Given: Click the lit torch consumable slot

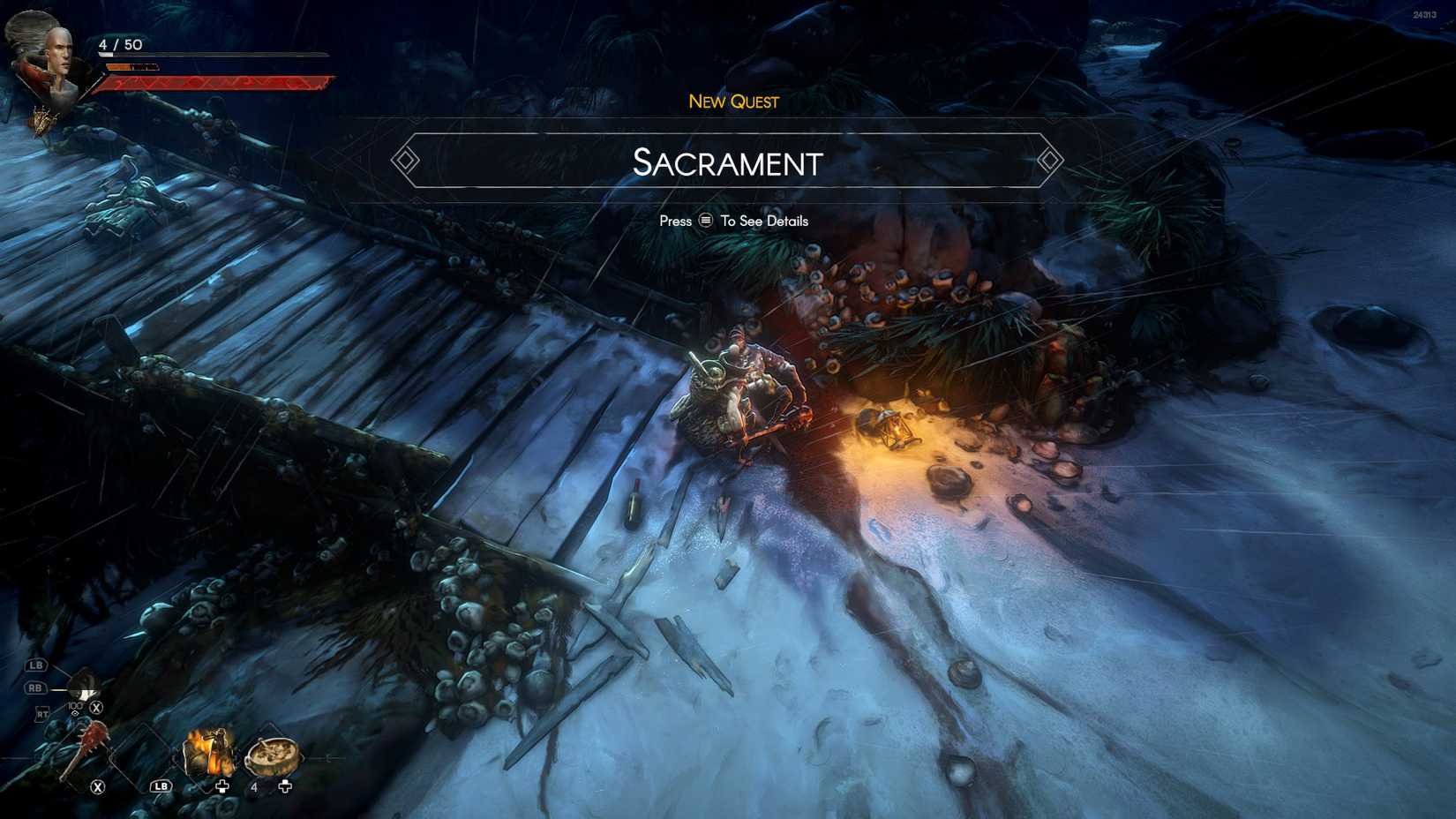Looking at the screenshot, I should pyautogui.click(x=210, y=752).
